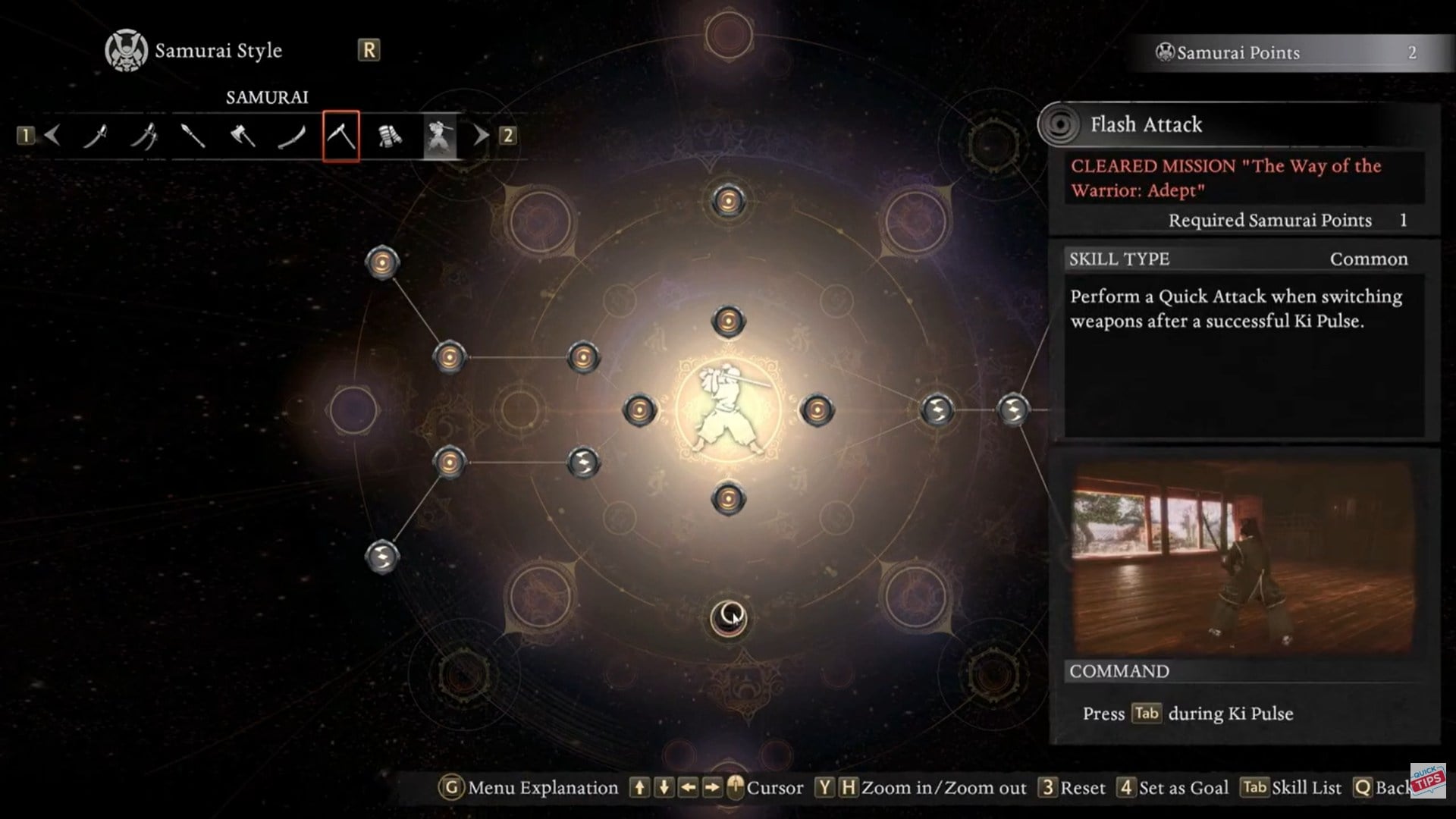This screenshot has width=1456, height=819.
Task: Open the spear skill tab
Action: [193, 136]
